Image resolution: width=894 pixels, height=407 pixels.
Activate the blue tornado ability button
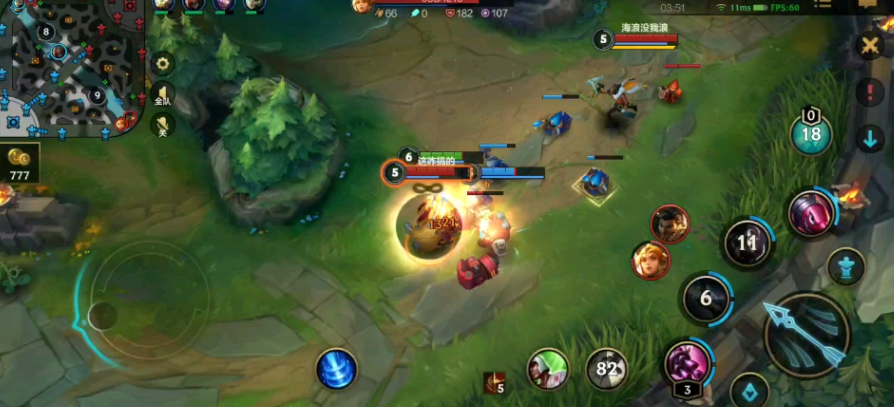[337, 368]
